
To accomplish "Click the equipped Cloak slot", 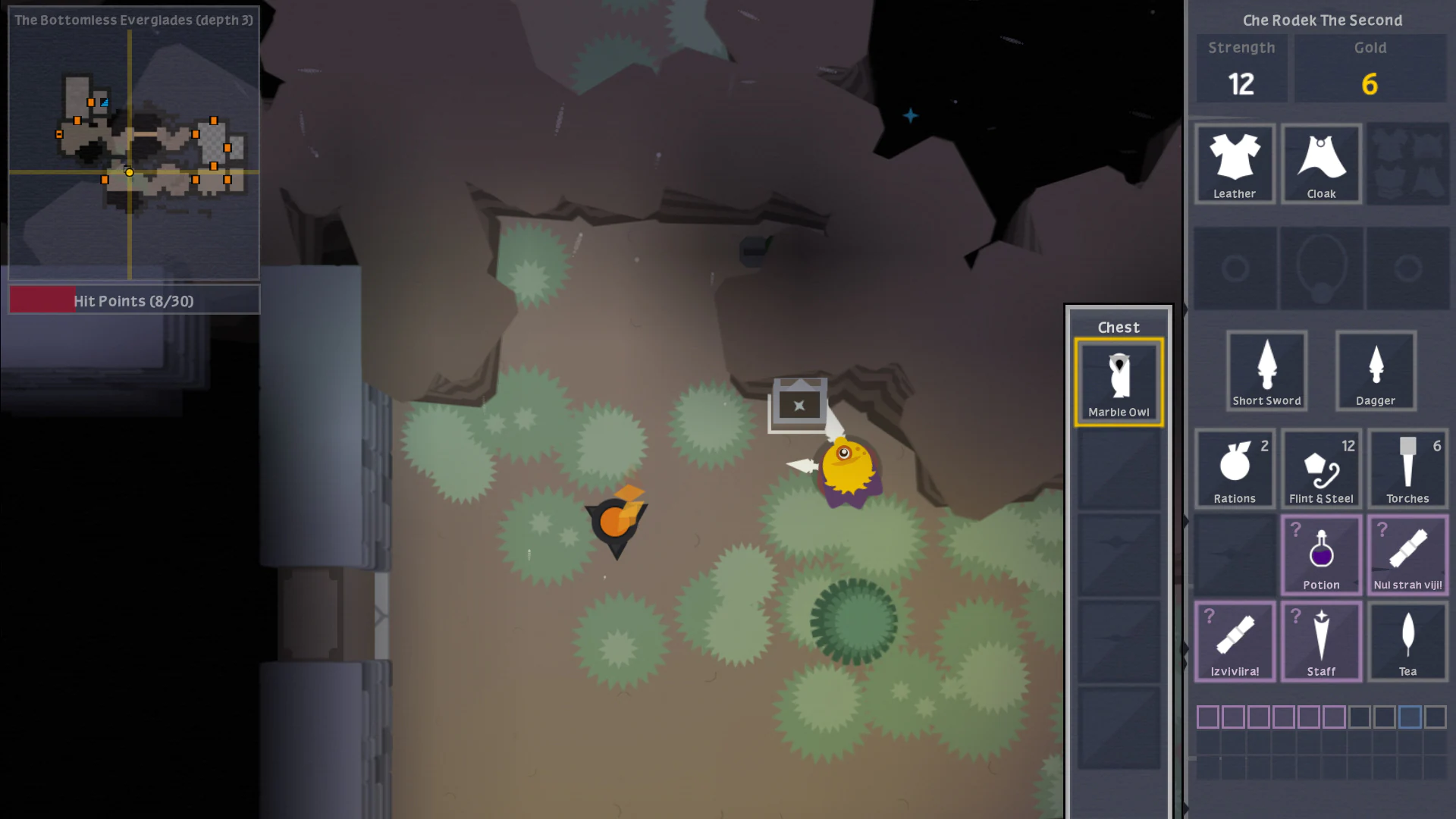I will pos(1321,164).
